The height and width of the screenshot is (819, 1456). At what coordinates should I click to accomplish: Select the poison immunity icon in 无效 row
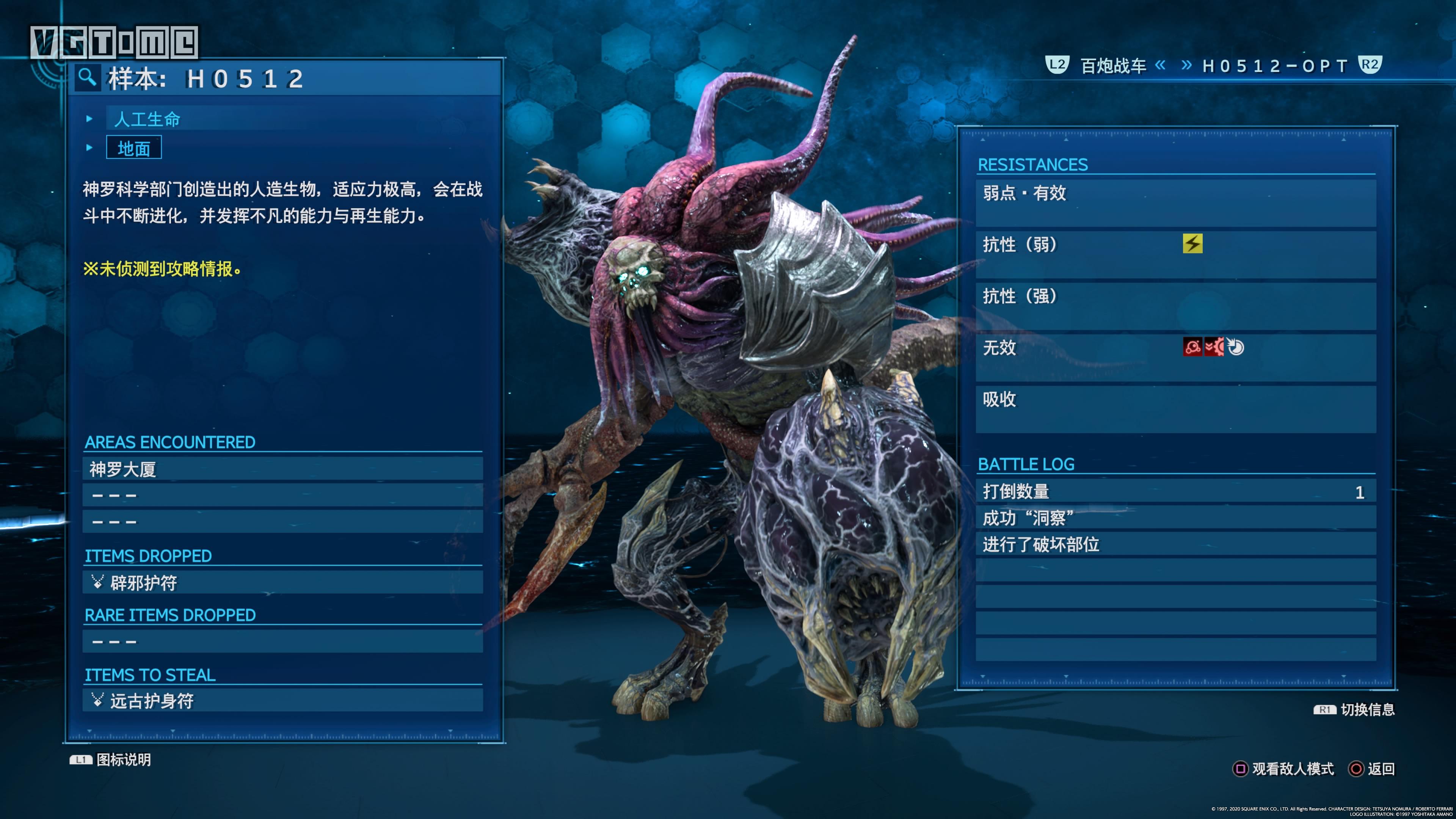(x=1192, y=347)
